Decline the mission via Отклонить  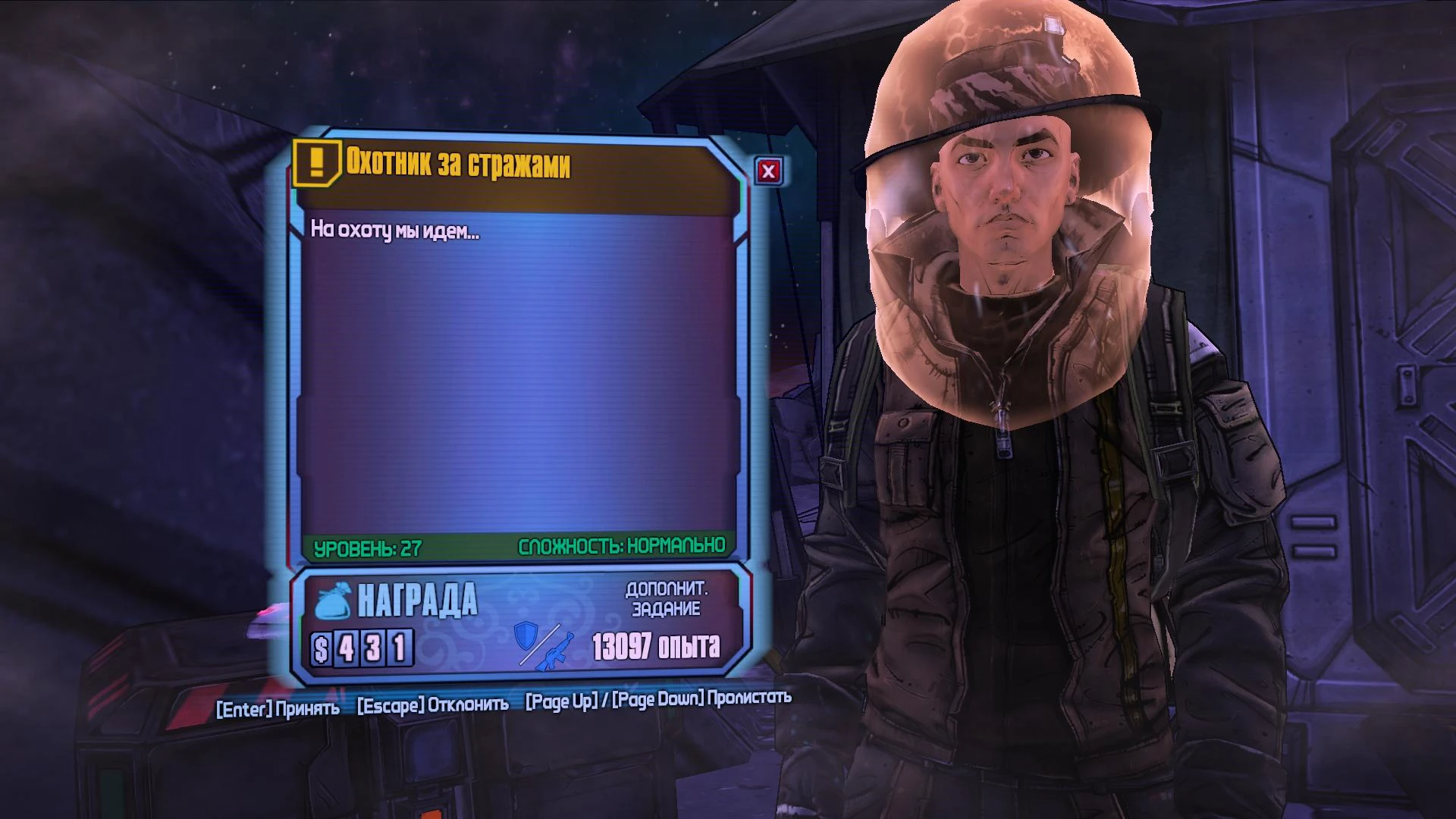[433, 704]
